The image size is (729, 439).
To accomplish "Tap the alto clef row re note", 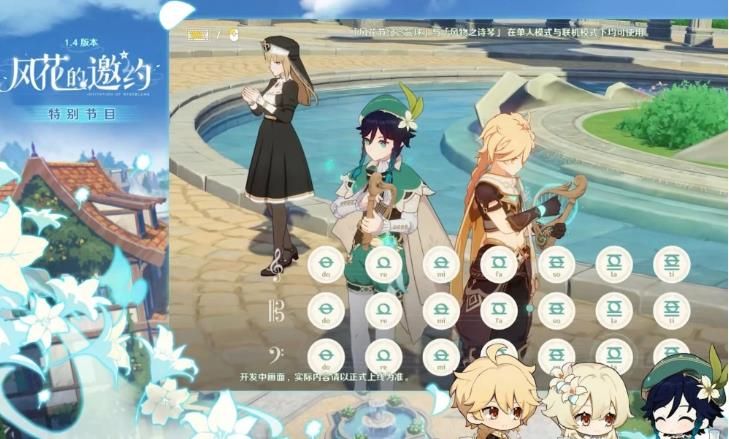I will coord(383,311).
